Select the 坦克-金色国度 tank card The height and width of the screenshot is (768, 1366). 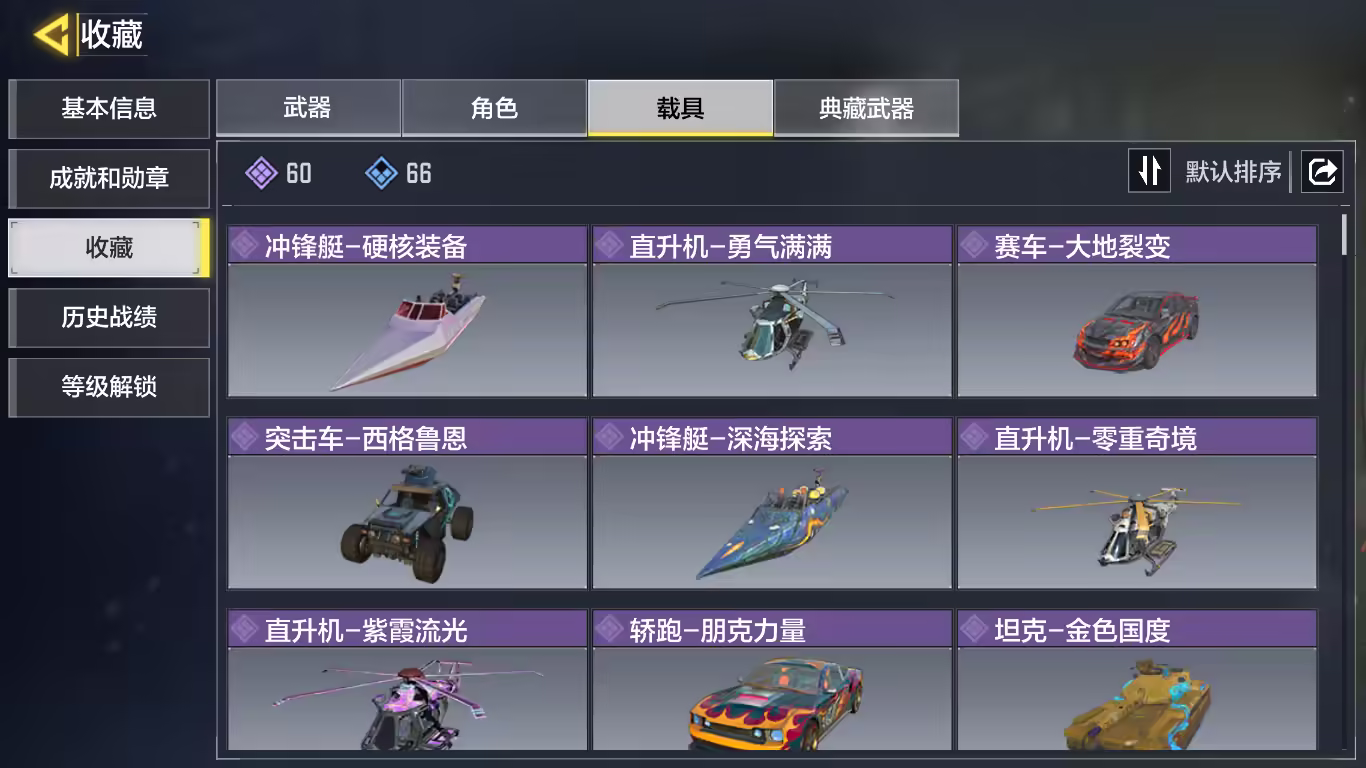(x=1137, y=682)
